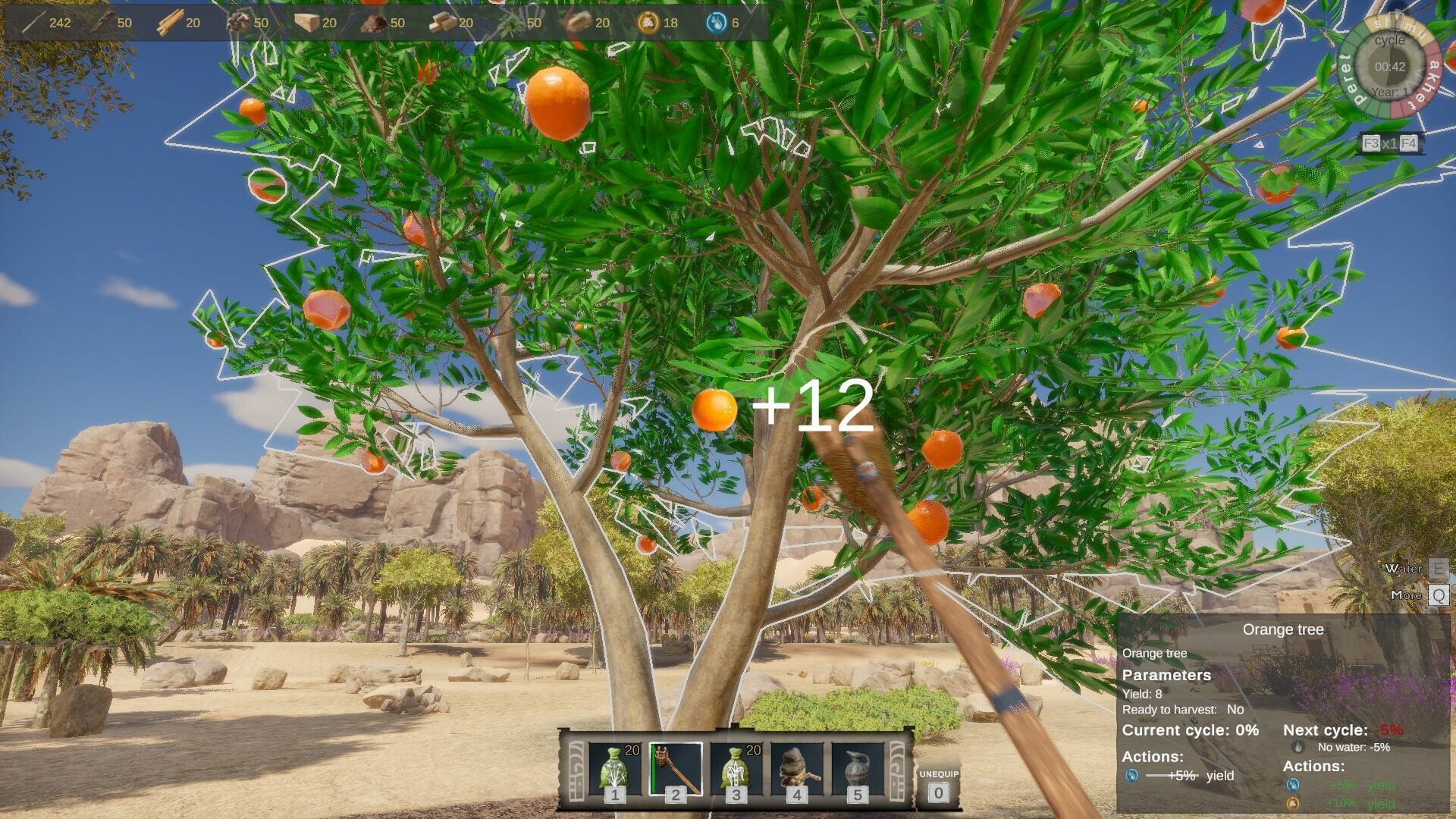
Task: Click the green durability bar on the hoe slot
Action: [x=654, y=766]
